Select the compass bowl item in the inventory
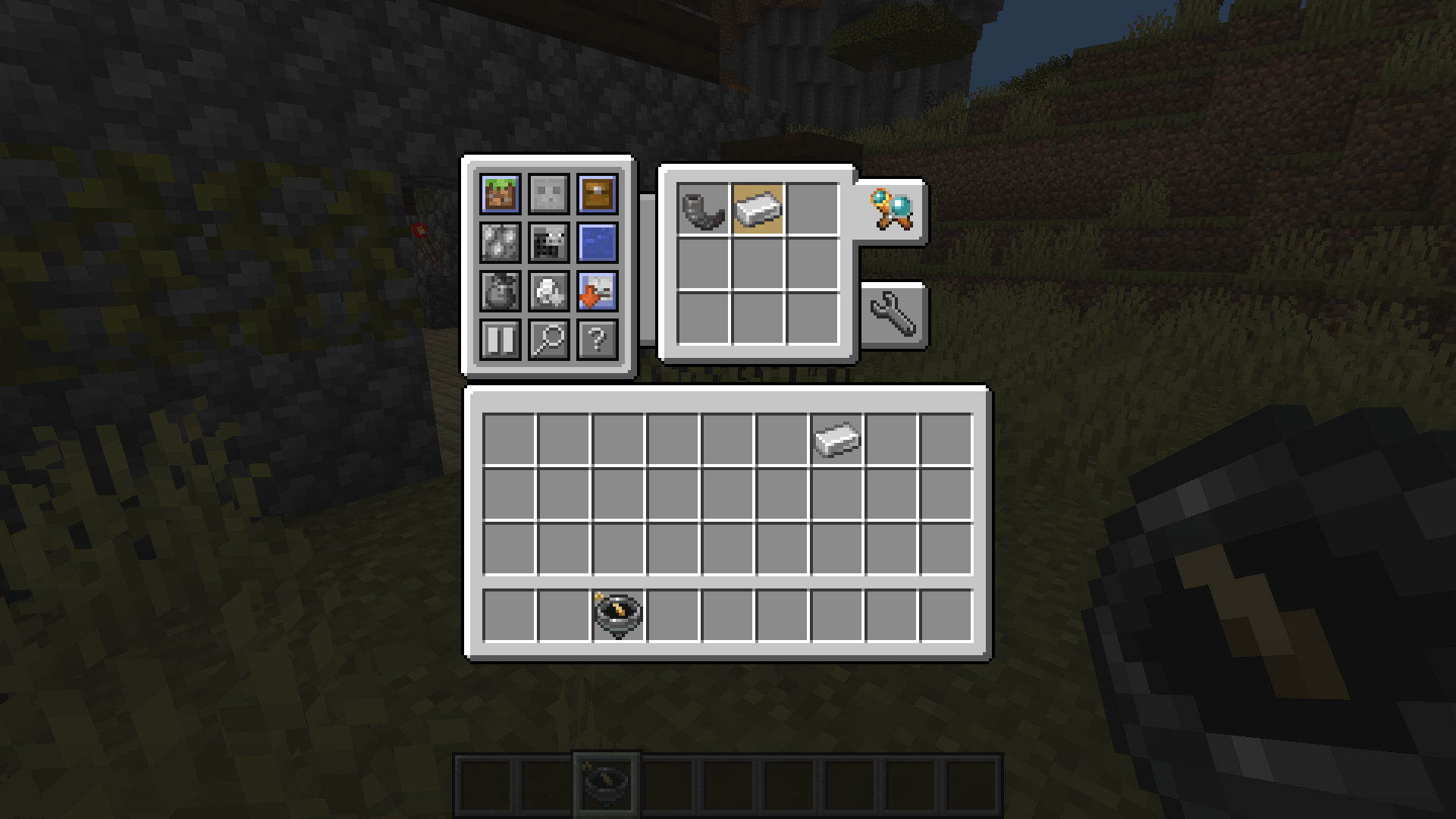Screen dimensions: 1456x819 617,616
